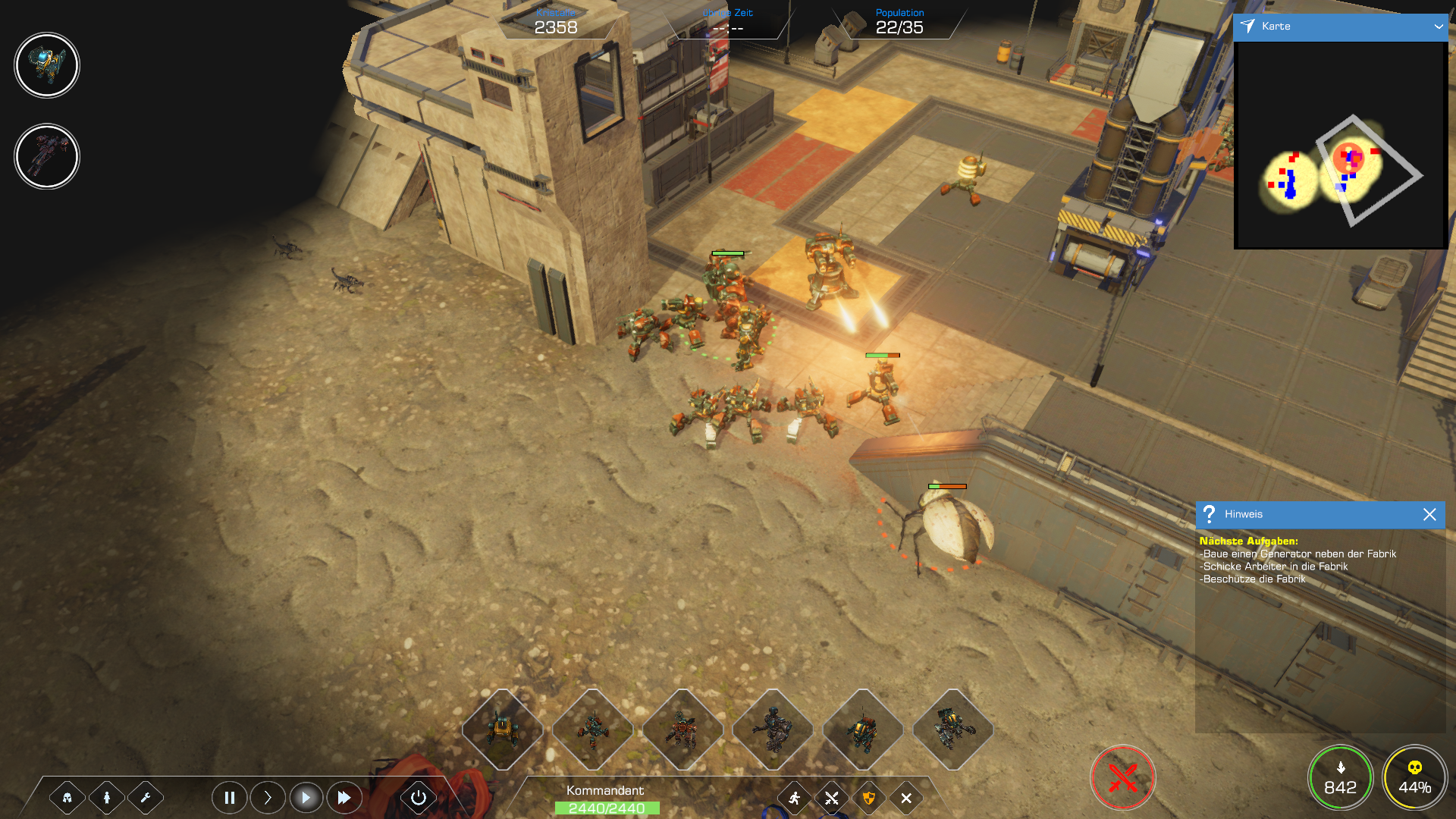Select the grey humanoid mech build tile

coord(773,730)
